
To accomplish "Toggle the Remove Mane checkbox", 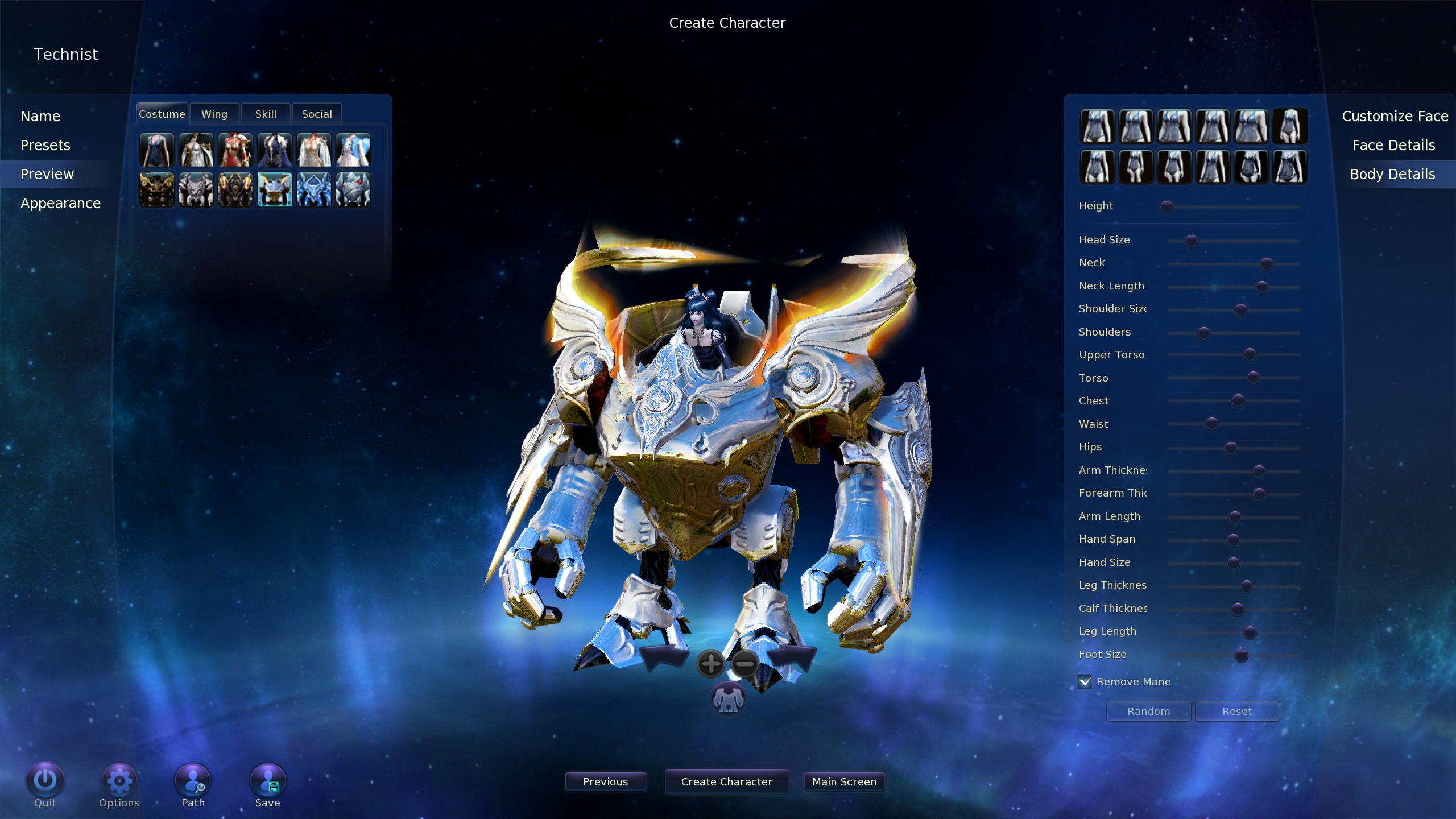I will (1085, 681).
